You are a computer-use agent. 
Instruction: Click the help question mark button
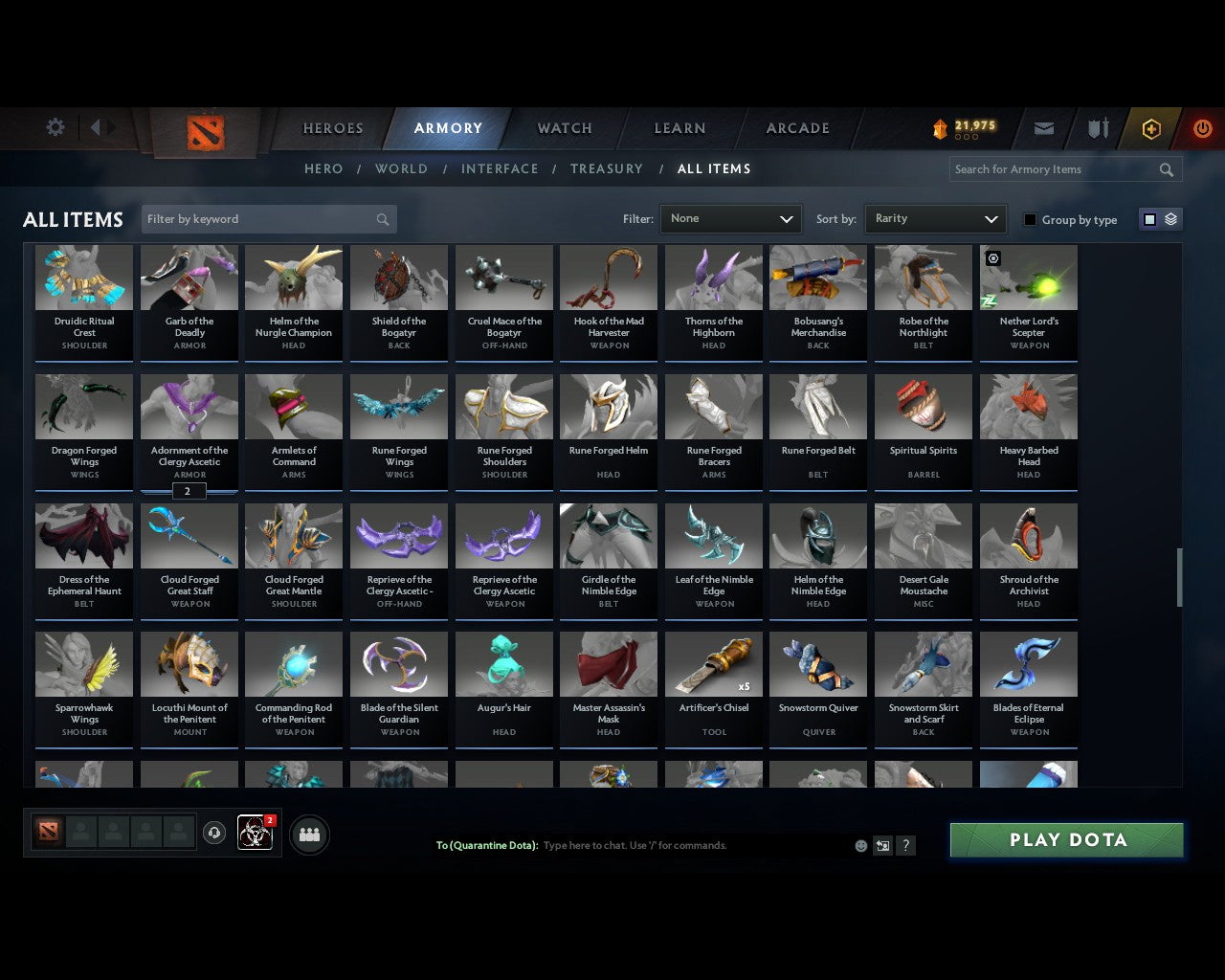click(x=905, y=846)
